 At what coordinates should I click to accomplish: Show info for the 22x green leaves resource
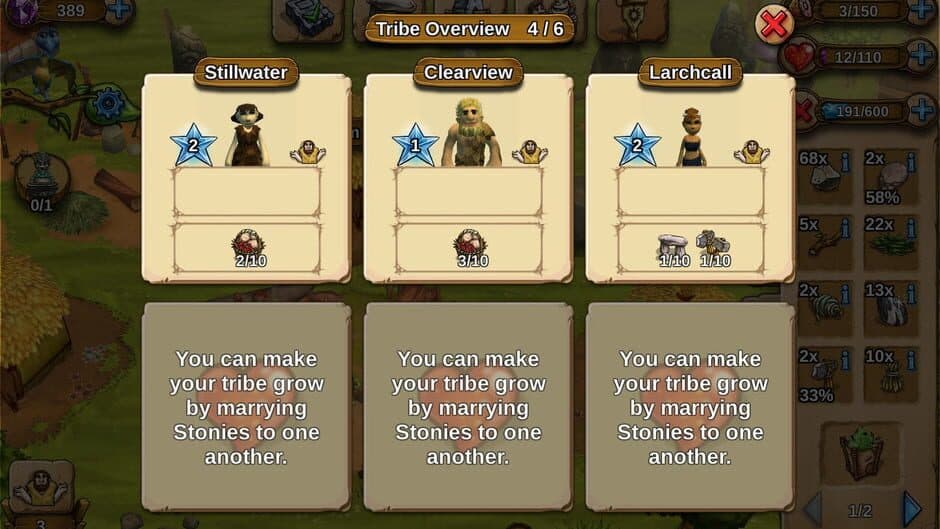click(911, 226)
